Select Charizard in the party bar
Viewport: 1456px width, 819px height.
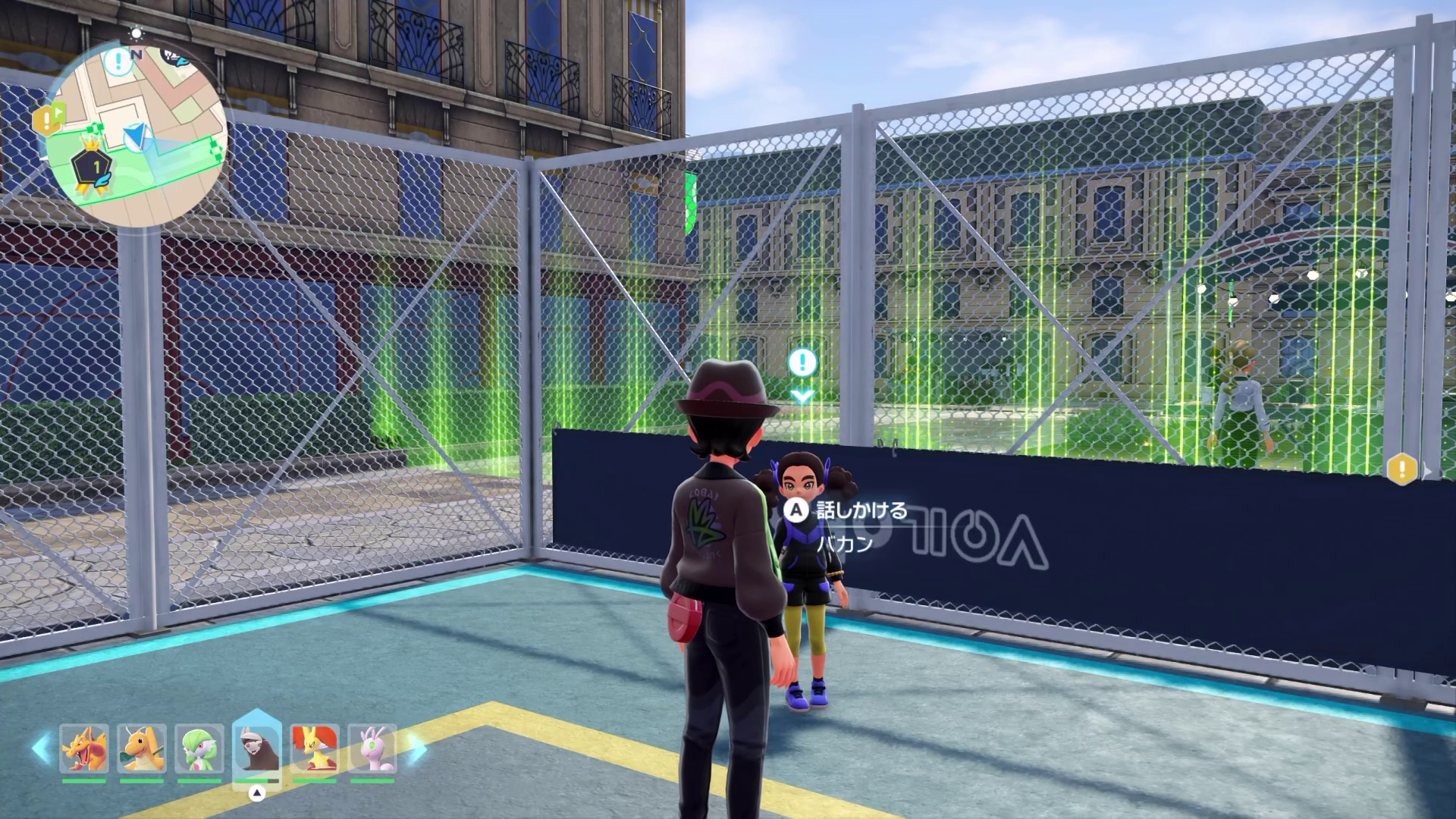pos(84,748)
